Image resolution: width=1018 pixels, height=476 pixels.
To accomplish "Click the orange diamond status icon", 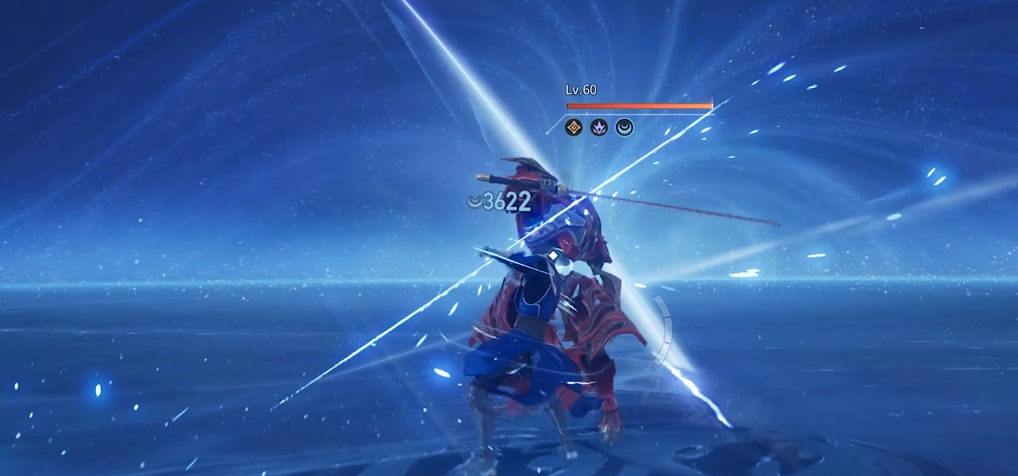I will click(575, 127).
